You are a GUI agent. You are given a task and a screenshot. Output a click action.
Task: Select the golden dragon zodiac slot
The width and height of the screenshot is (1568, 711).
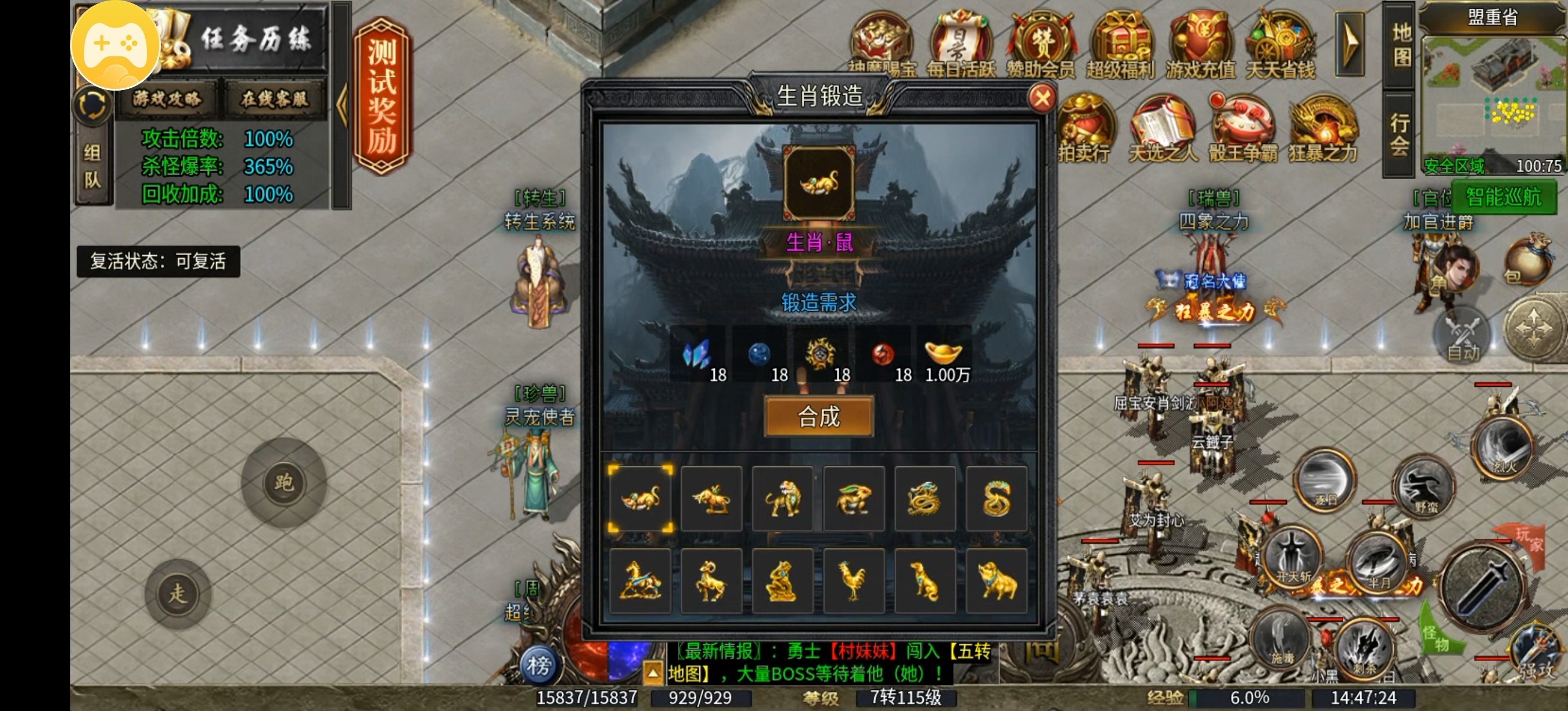[925, 499]
